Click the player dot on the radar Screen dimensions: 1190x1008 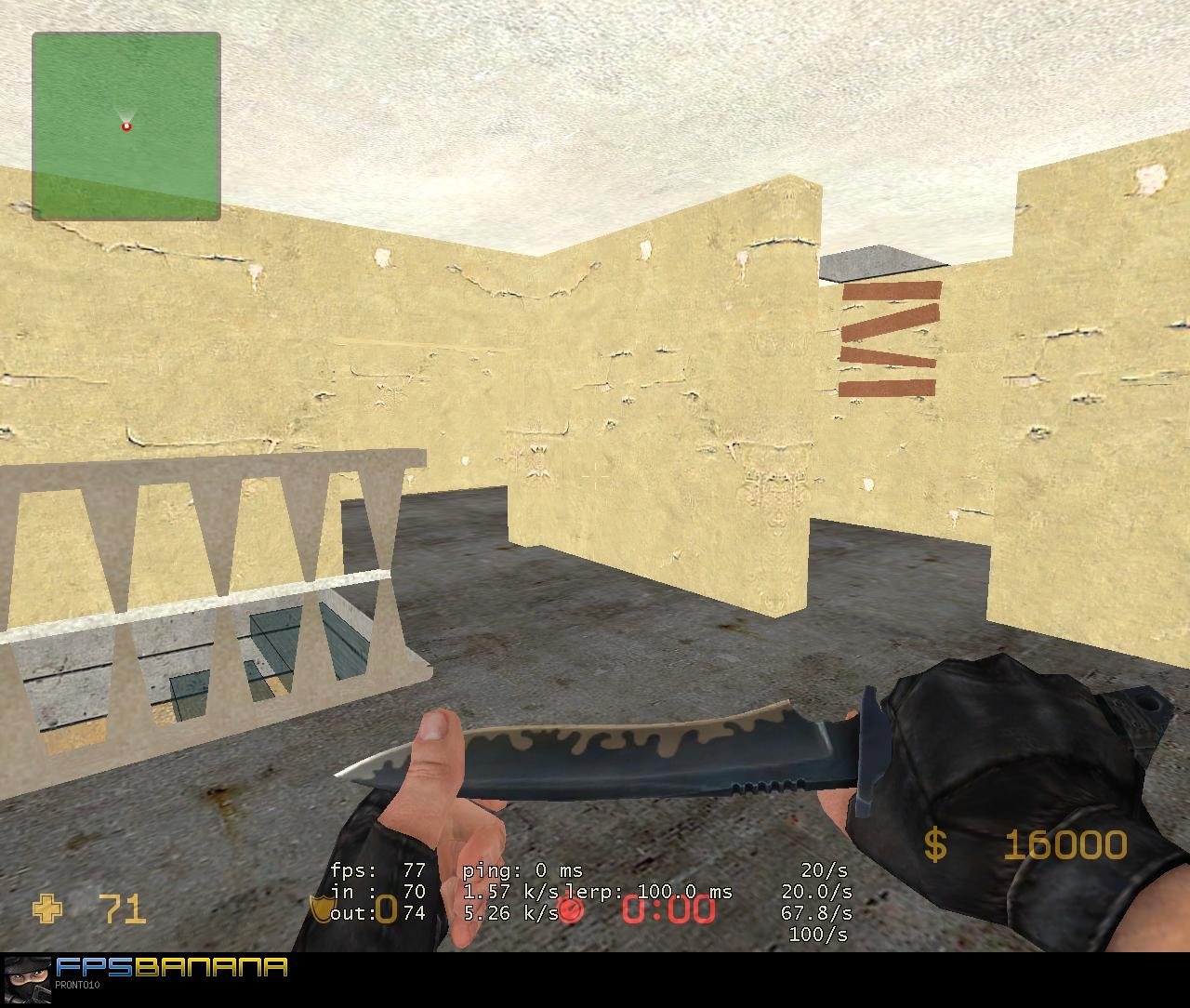[125, 124]
